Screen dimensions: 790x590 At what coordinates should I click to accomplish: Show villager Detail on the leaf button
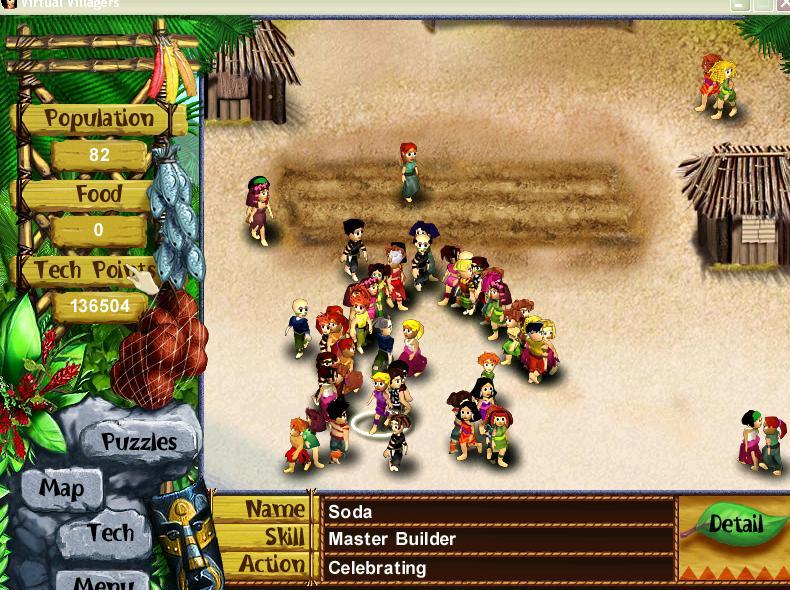click(x=735, y=524)
